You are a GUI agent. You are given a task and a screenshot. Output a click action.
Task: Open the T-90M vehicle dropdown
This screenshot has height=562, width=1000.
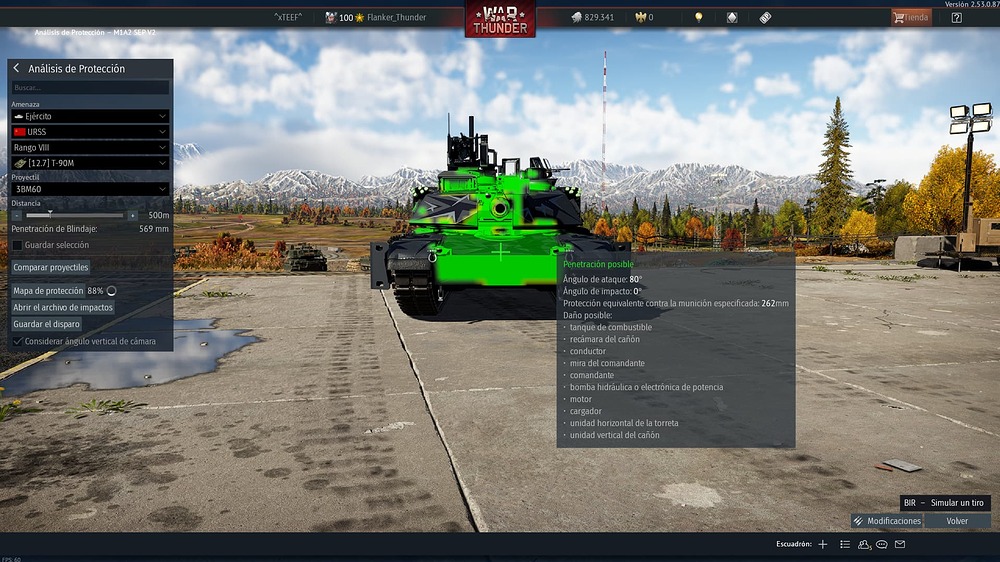(90, 163)
